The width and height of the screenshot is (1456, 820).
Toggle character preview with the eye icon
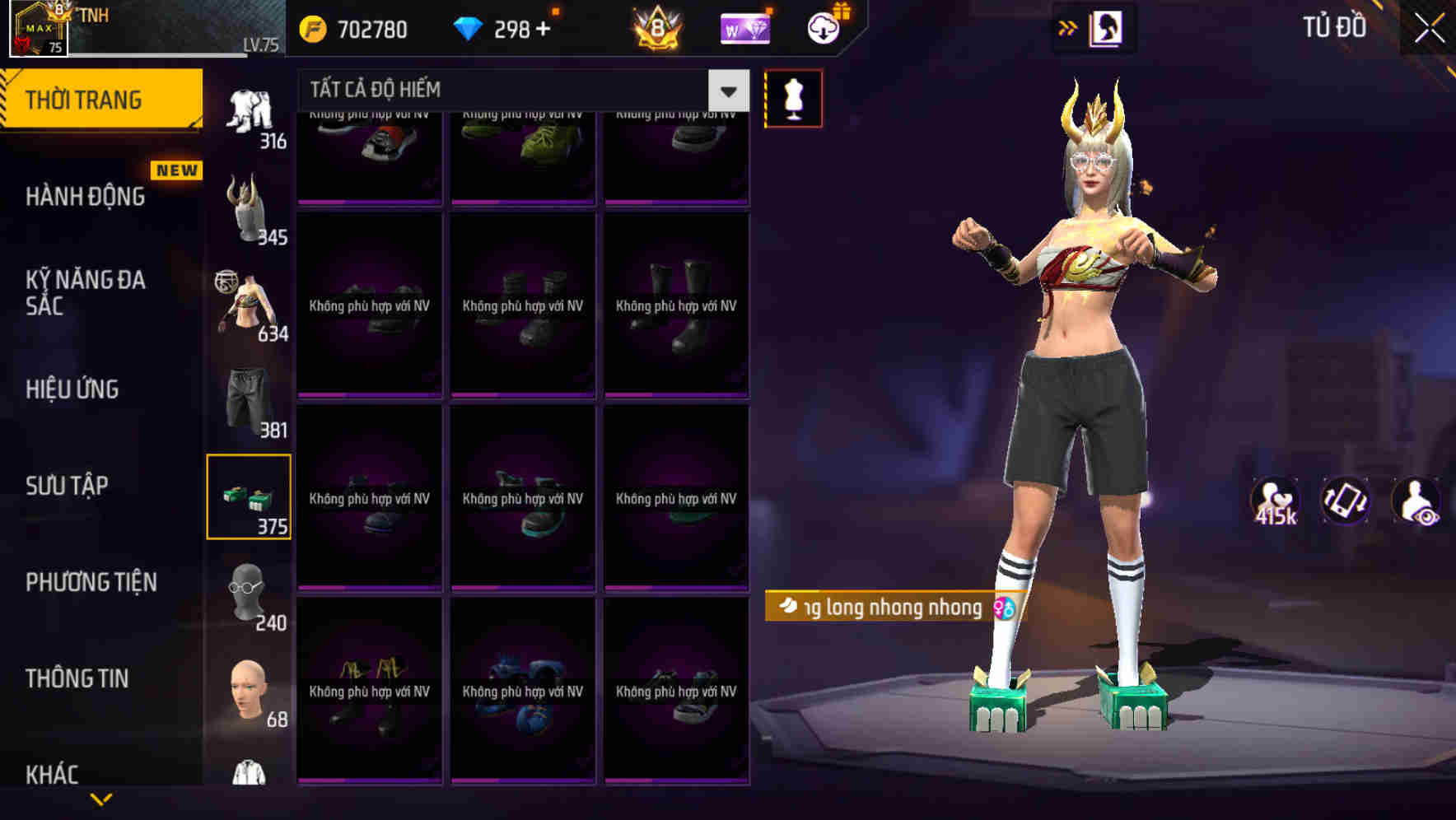1418,501
